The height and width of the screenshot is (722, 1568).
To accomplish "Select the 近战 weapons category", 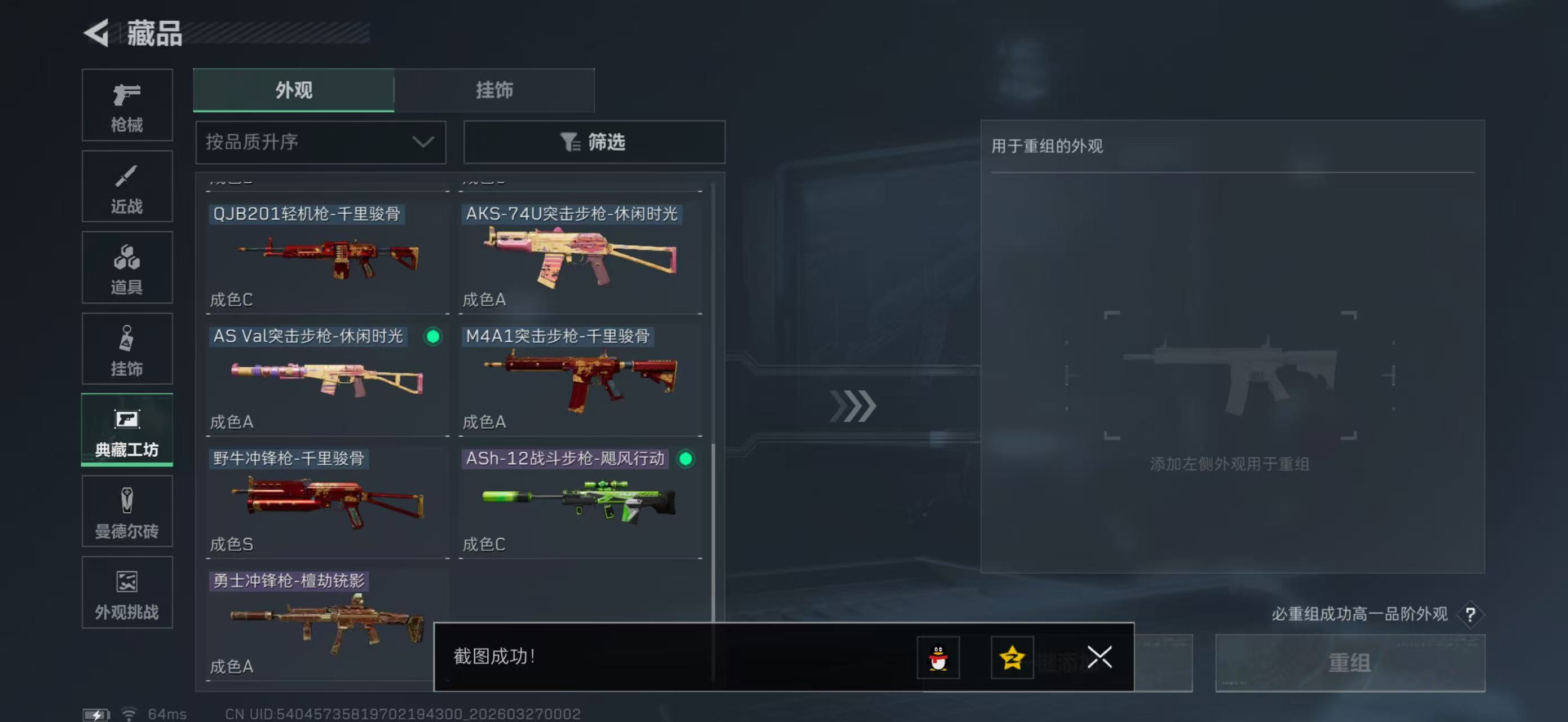I will click(126, 186).
